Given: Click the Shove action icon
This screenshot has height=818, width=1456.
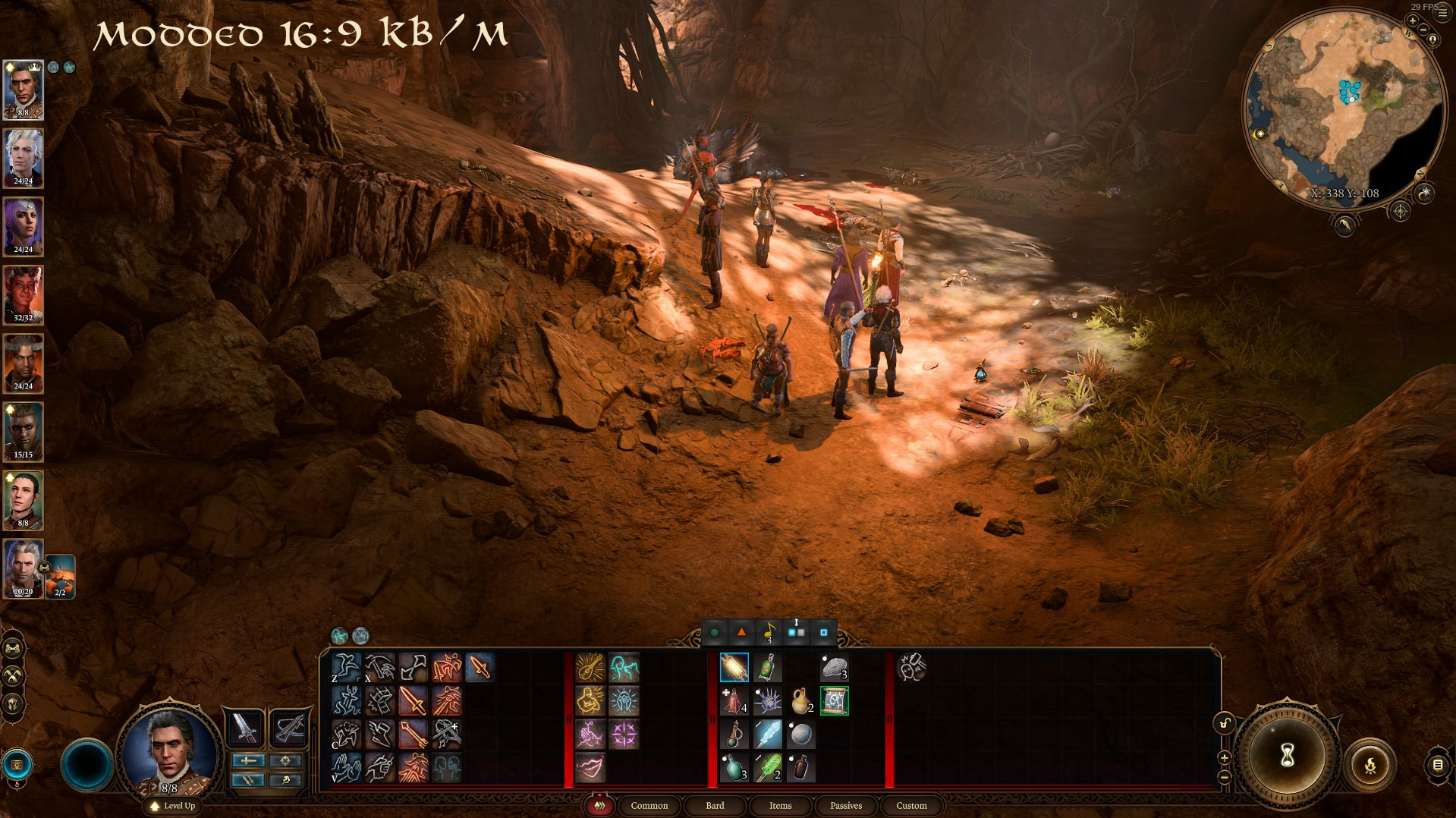Looking at the screenshot, I should point(446,666).
